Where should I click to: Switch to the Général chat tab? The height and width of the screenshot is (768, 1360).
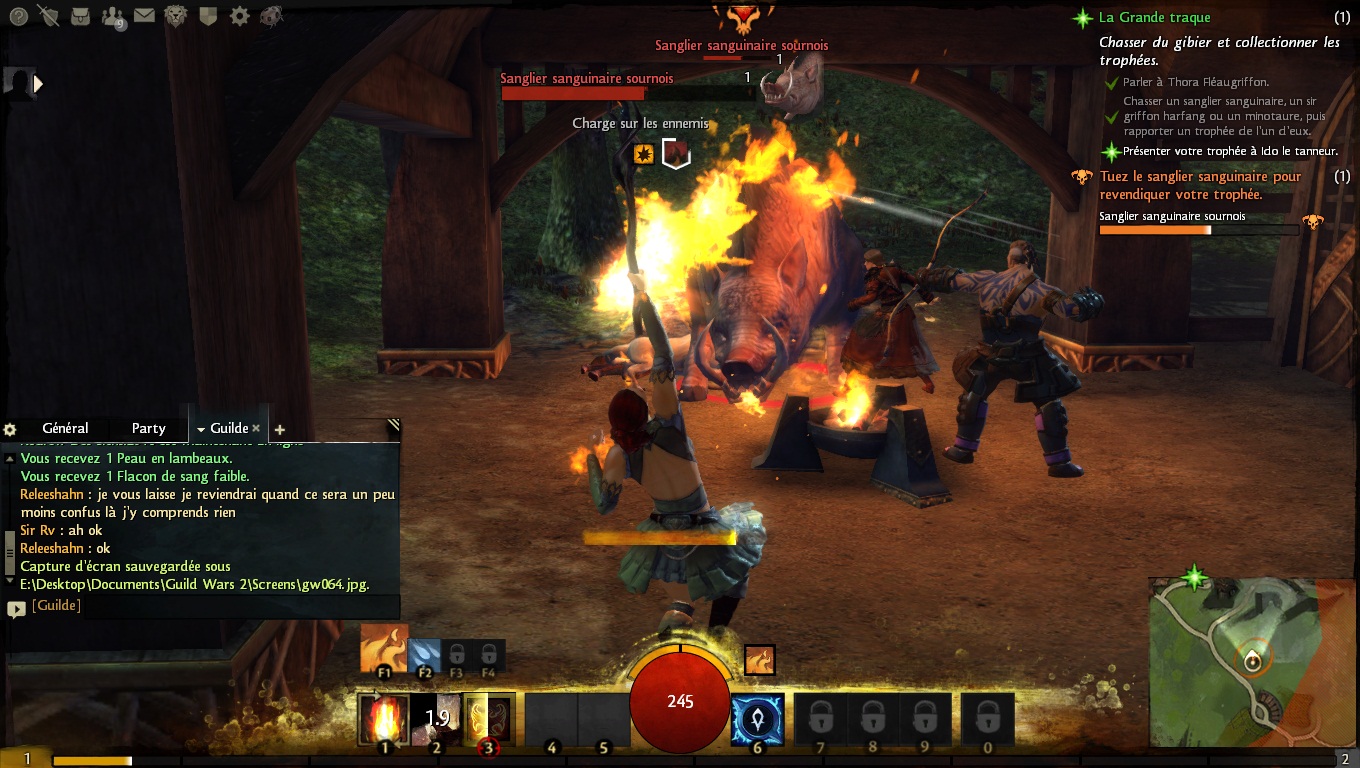pyautogui.click(x=65, y=428)
